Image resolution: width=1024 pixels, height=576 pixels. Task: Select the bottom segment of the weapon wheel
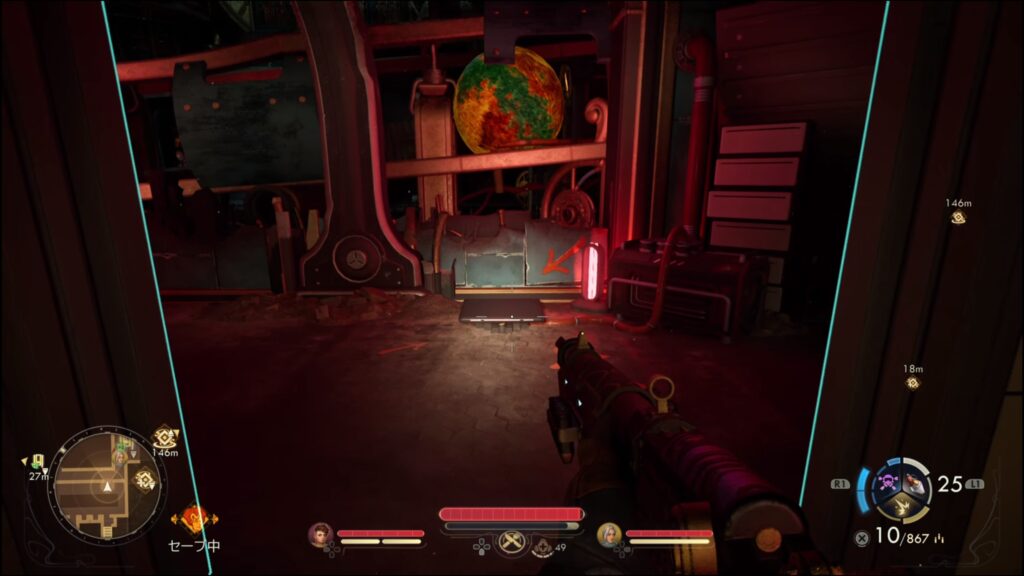(902, 507)
